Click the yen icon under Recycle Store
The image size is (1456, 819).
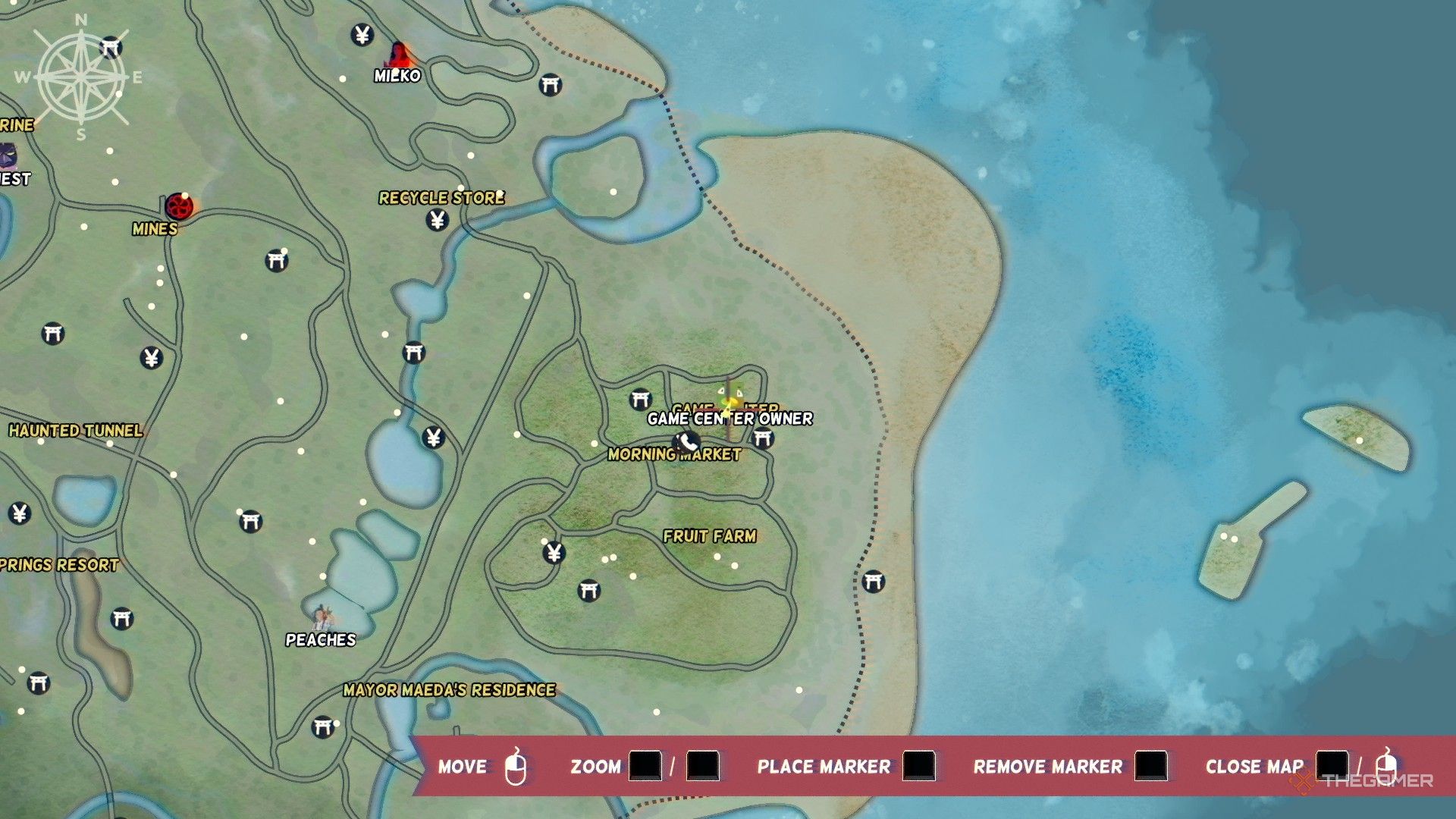437,220
